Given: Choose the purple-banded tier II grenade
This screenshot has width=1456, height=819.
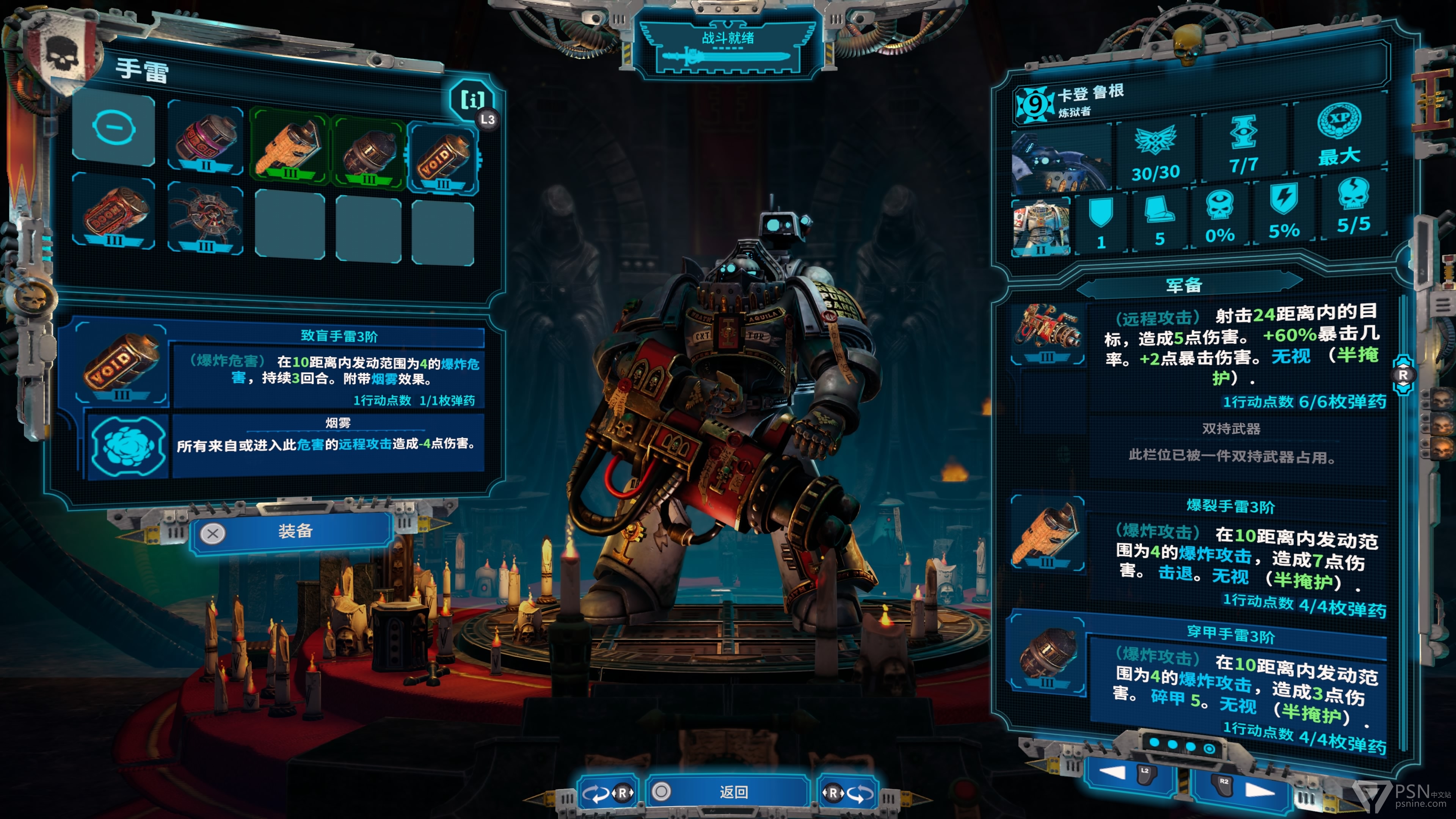Looking at the screenshot, I should click(205, 139).
